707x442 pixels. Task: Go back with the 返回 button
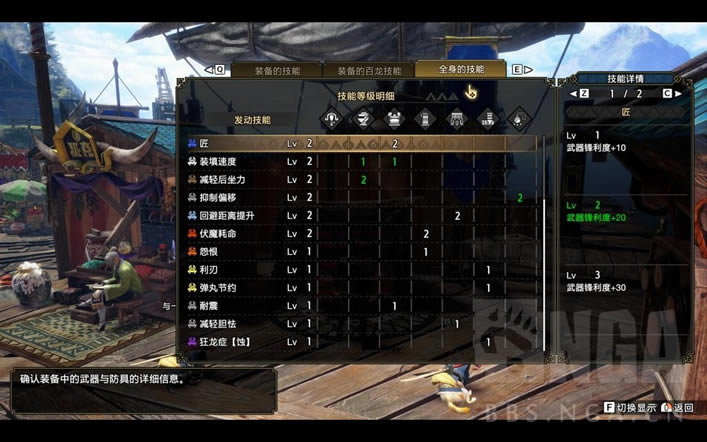[x=682, y=408]
